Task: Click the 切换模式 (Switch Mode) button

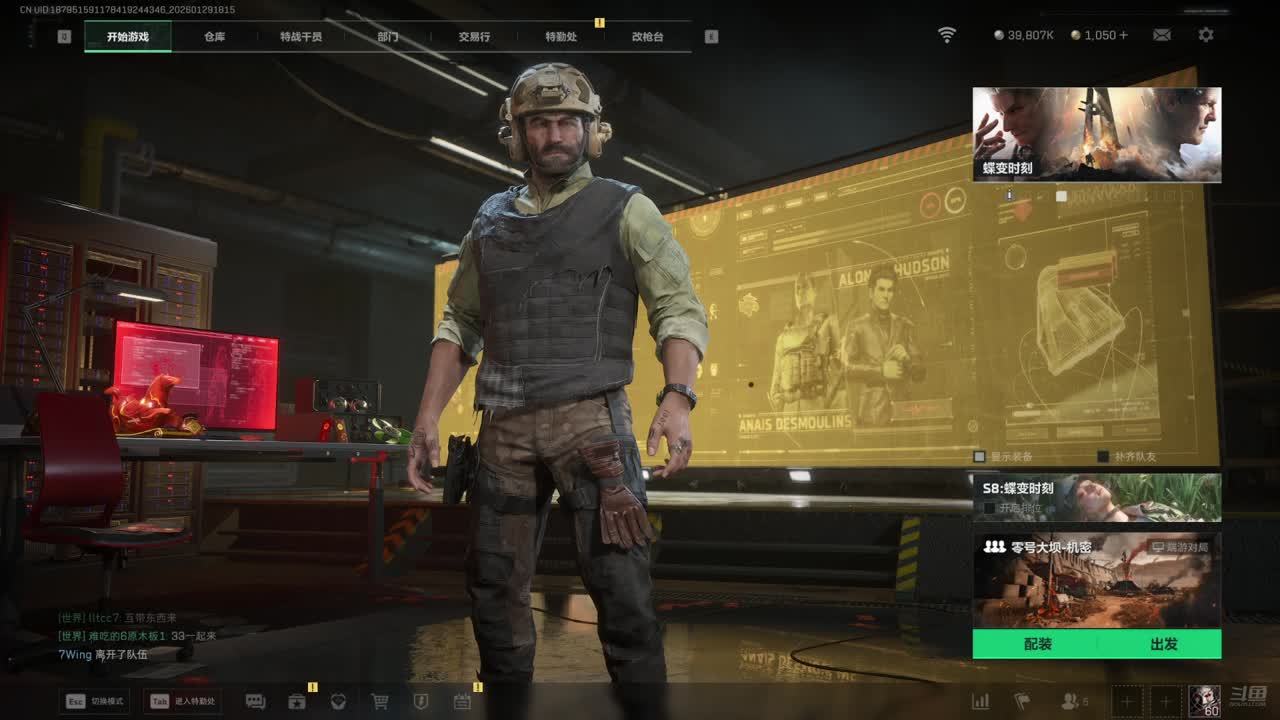Action: (x=96, y=701)
